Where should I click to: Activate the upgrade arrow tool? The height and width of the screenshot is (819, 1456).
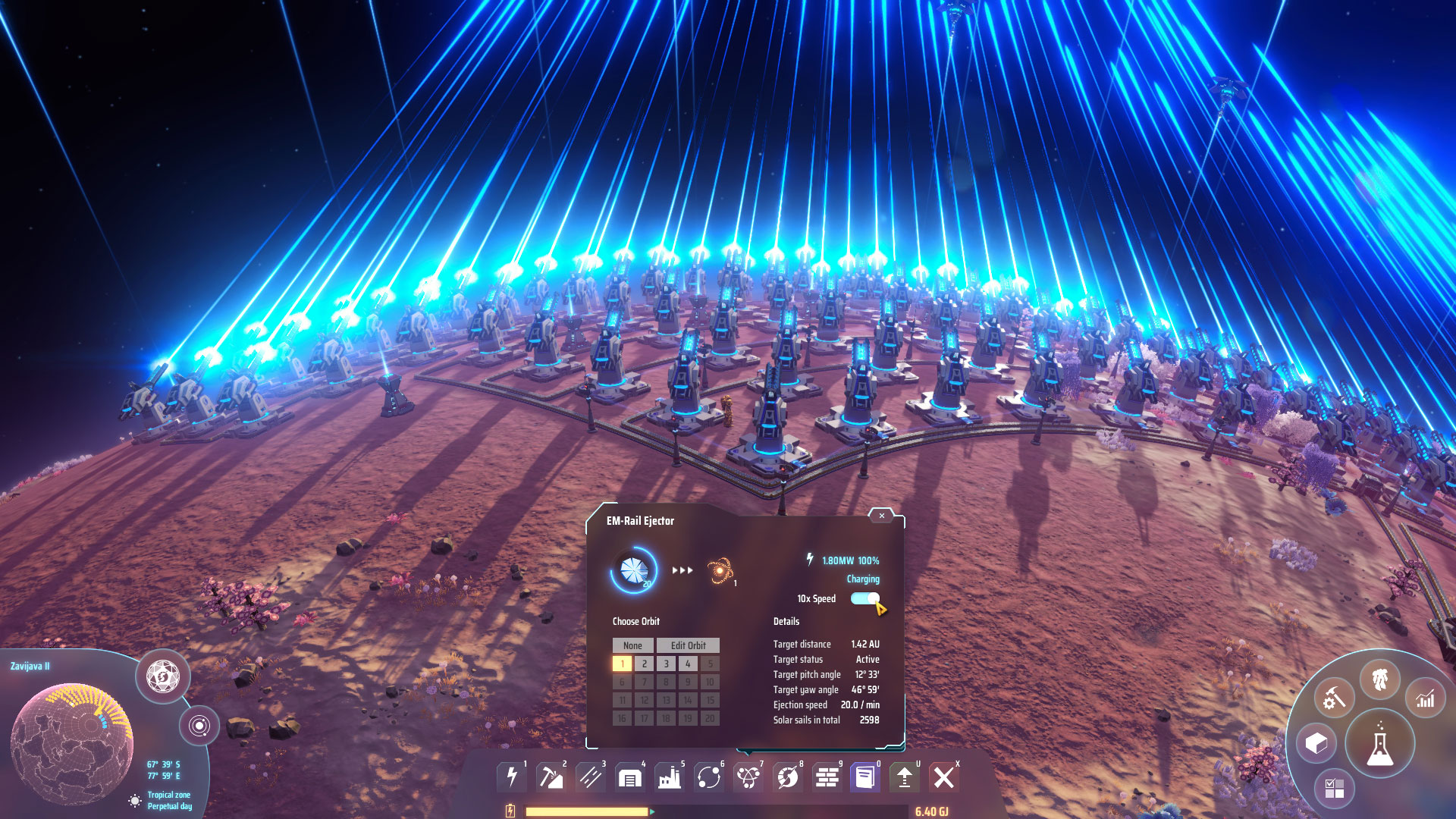tap(905, 777)
